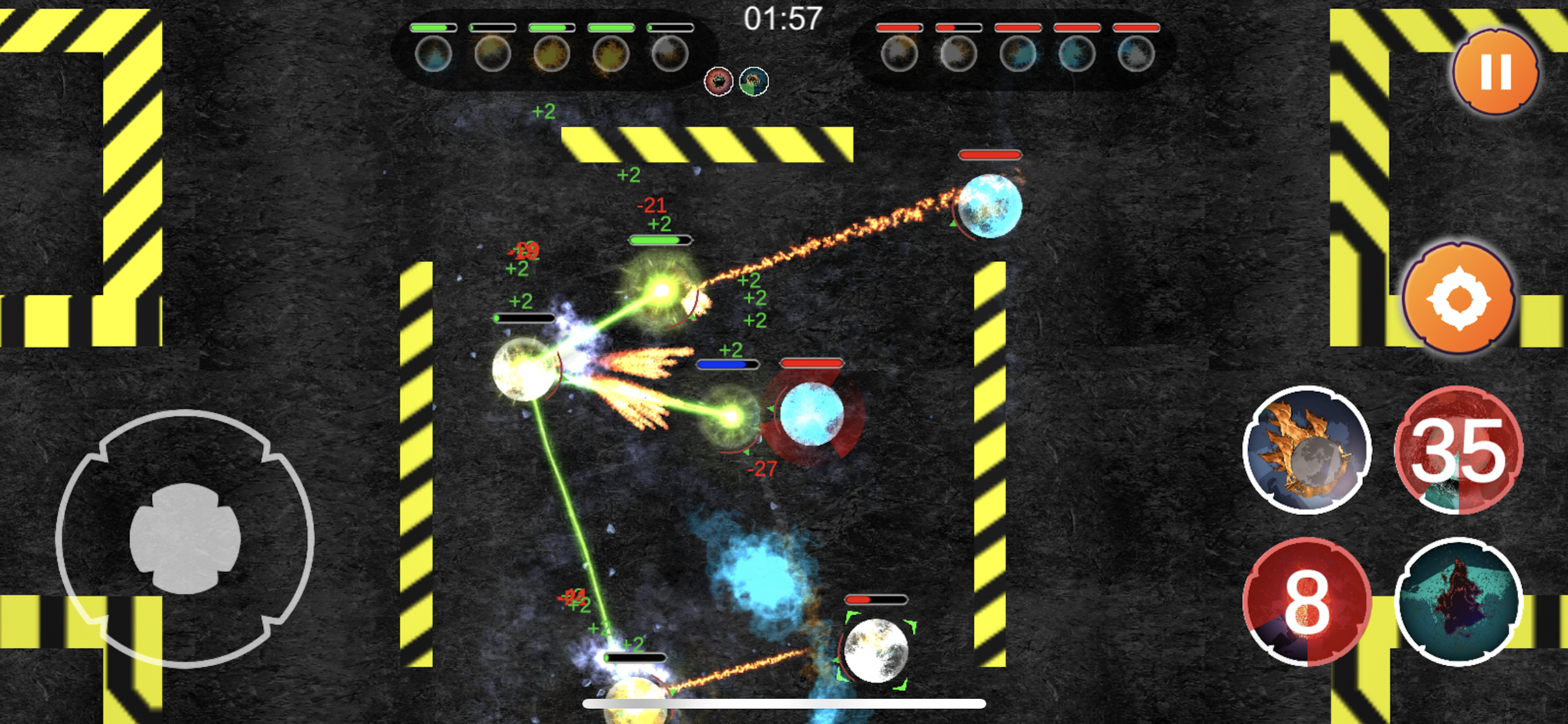Tap the ability on 35 cooldown
This screenshot has width=1568, height=724.
tap(1458, 450)
